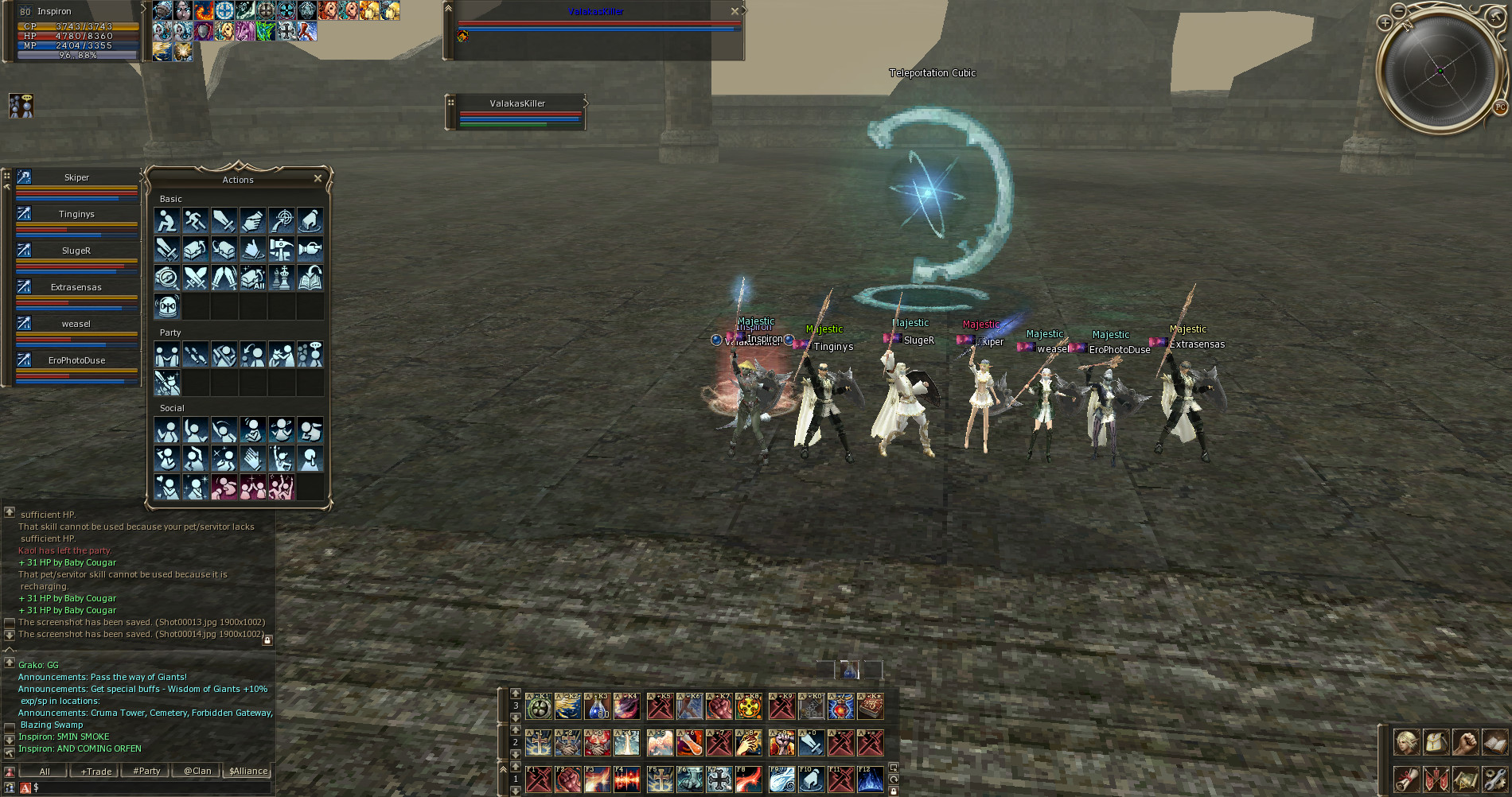The height and width of the screenshot is (797, 1512).
Task: Show the $Alliance chat tab
Action: (x=248, y=771)
